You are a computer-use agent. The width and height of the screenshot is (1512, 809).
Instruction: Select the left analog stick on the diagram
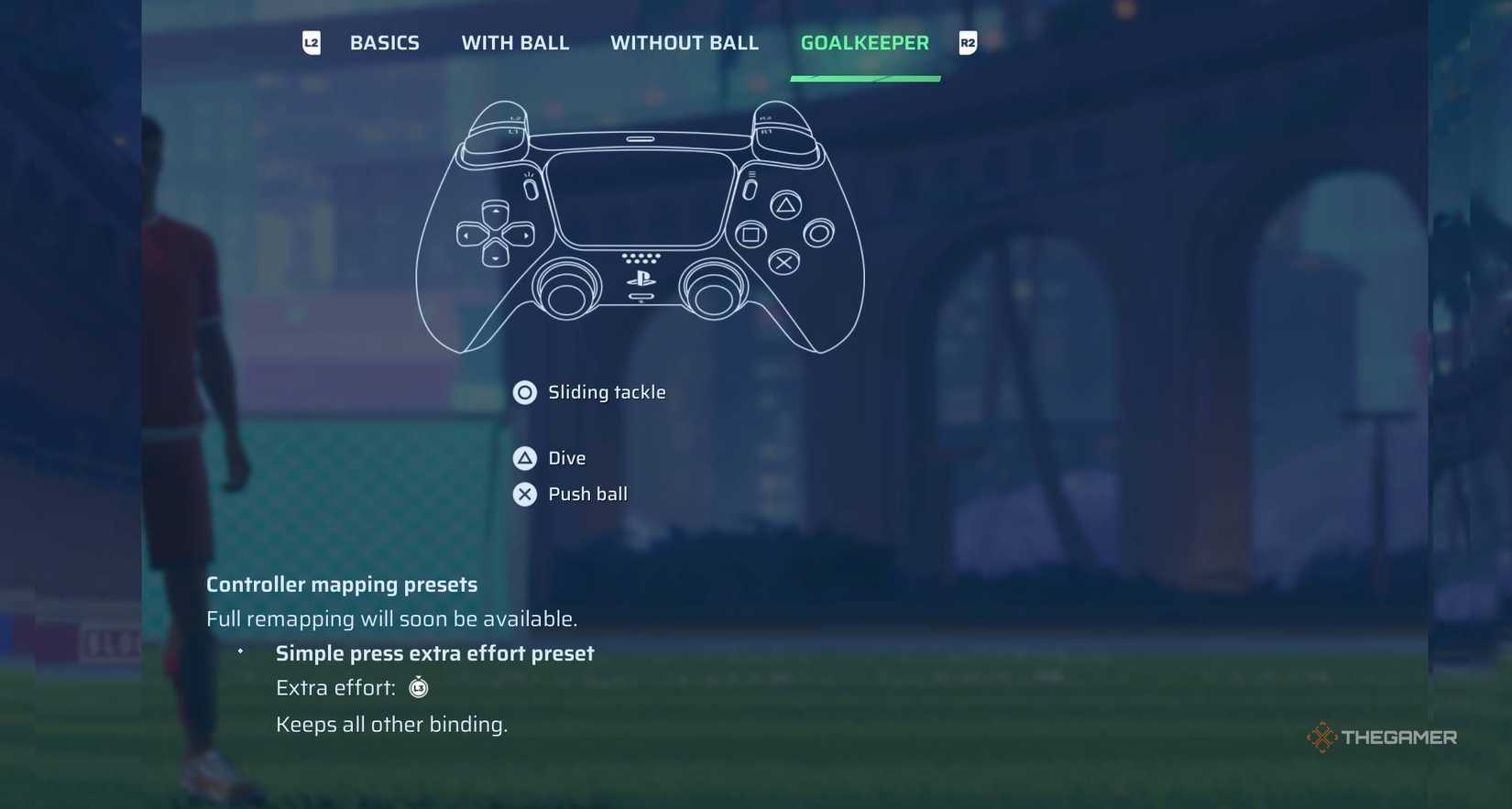pos(568,290)
